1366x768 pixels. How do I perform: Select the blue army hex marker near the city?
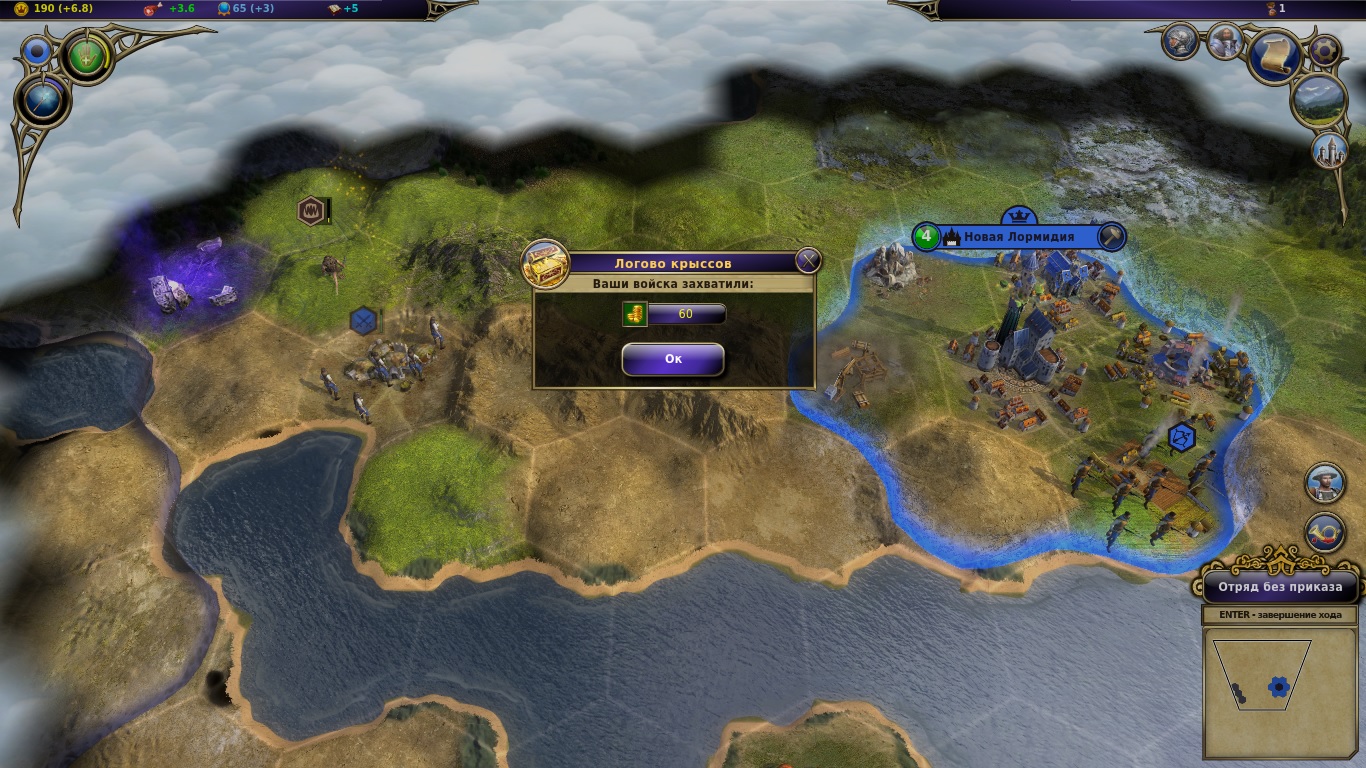tap(1181, 436)
